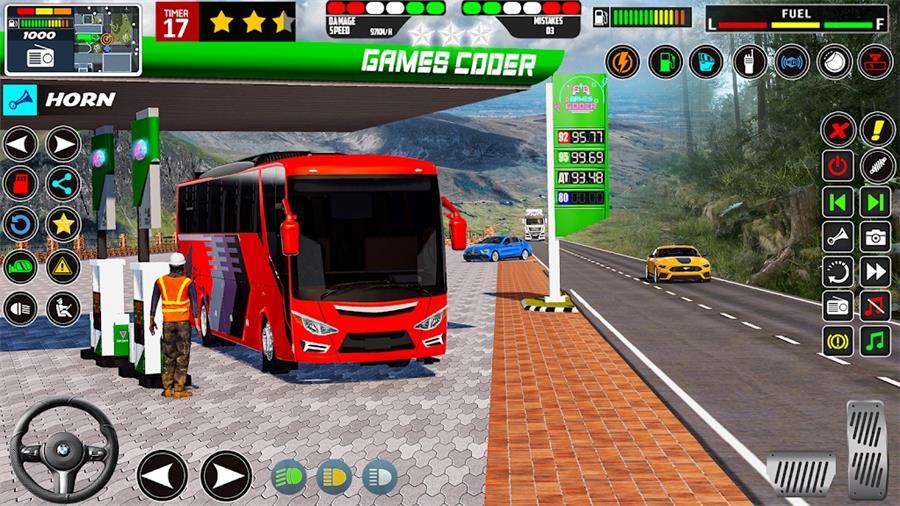Image resolution: width=900 pixels, height=506 pixels.
Task: Open the bus door icon
Action: tap(706, 61)
